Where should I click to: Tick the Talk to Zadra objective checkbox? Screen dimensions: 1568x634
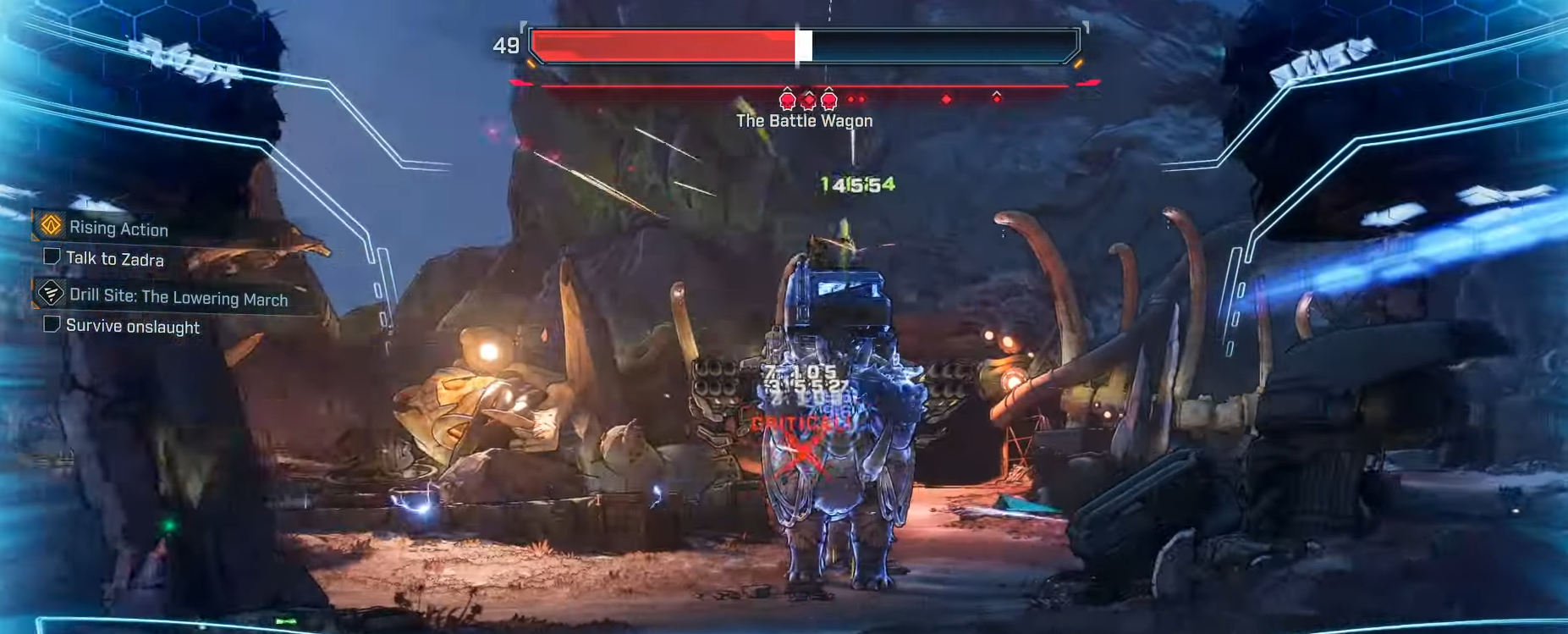point(52,256)
